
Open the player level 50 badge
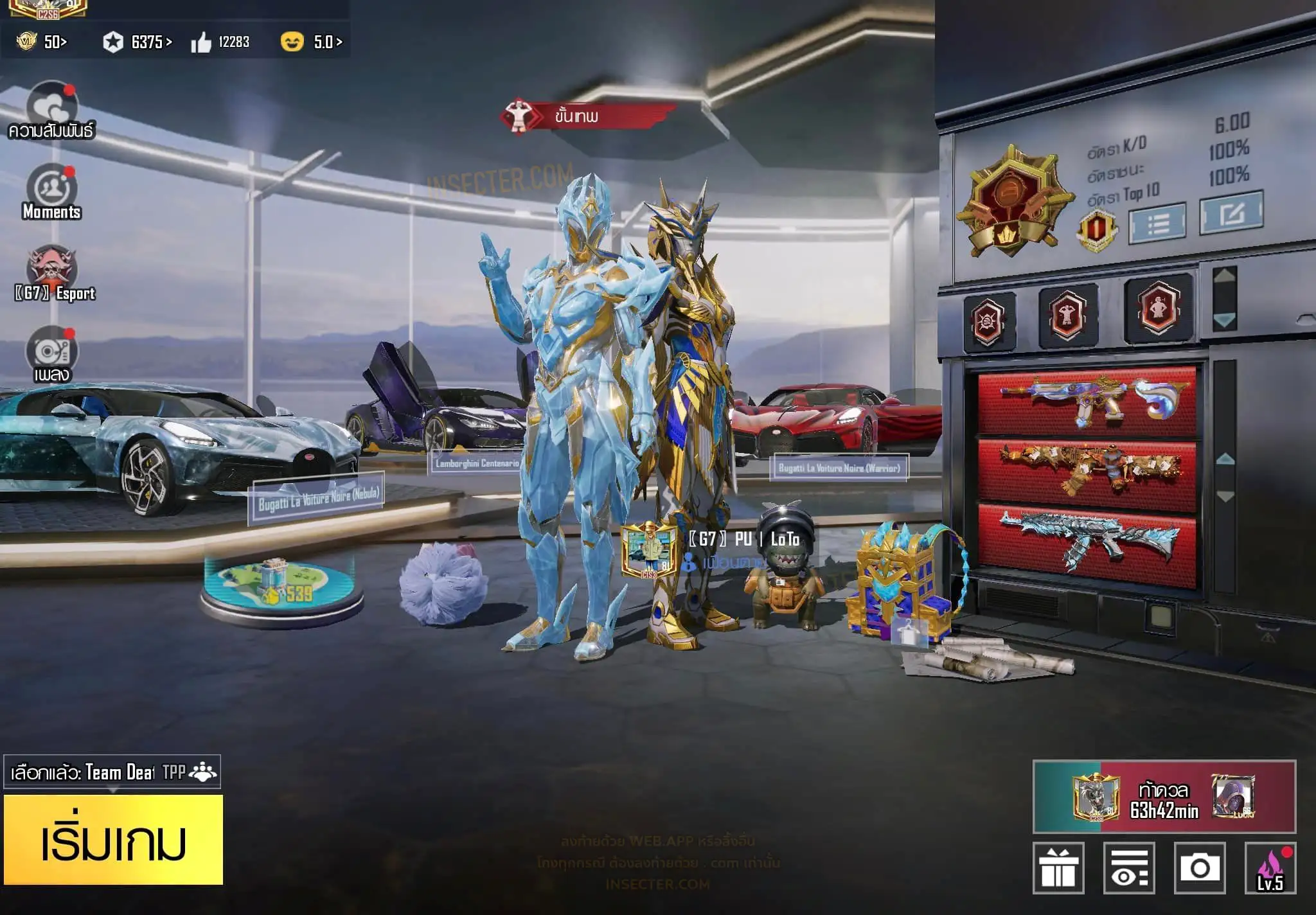point(42,42)
